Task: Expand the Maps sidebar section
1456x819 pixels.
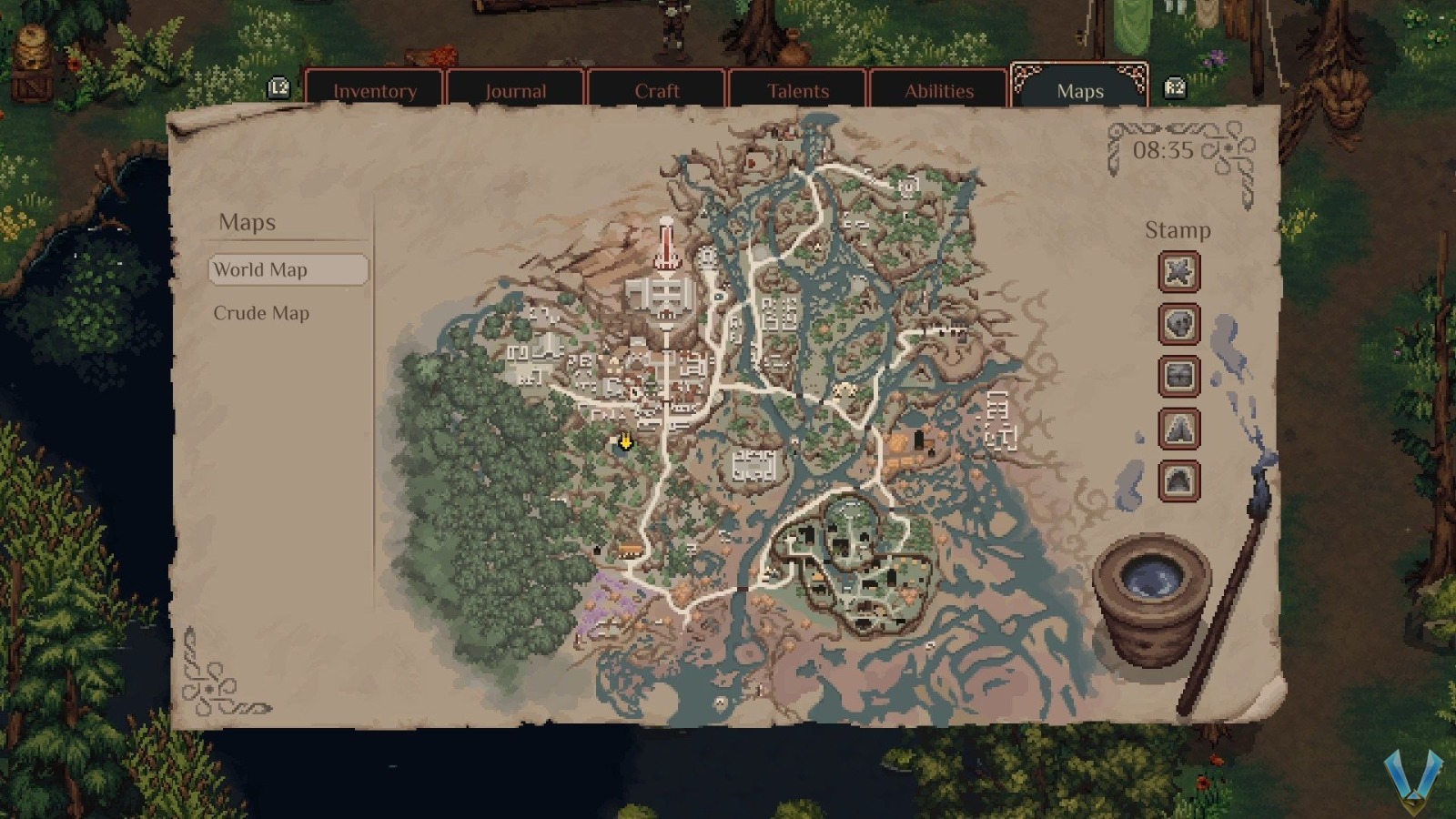Action: pyautogui.click(x=248, y=221)
